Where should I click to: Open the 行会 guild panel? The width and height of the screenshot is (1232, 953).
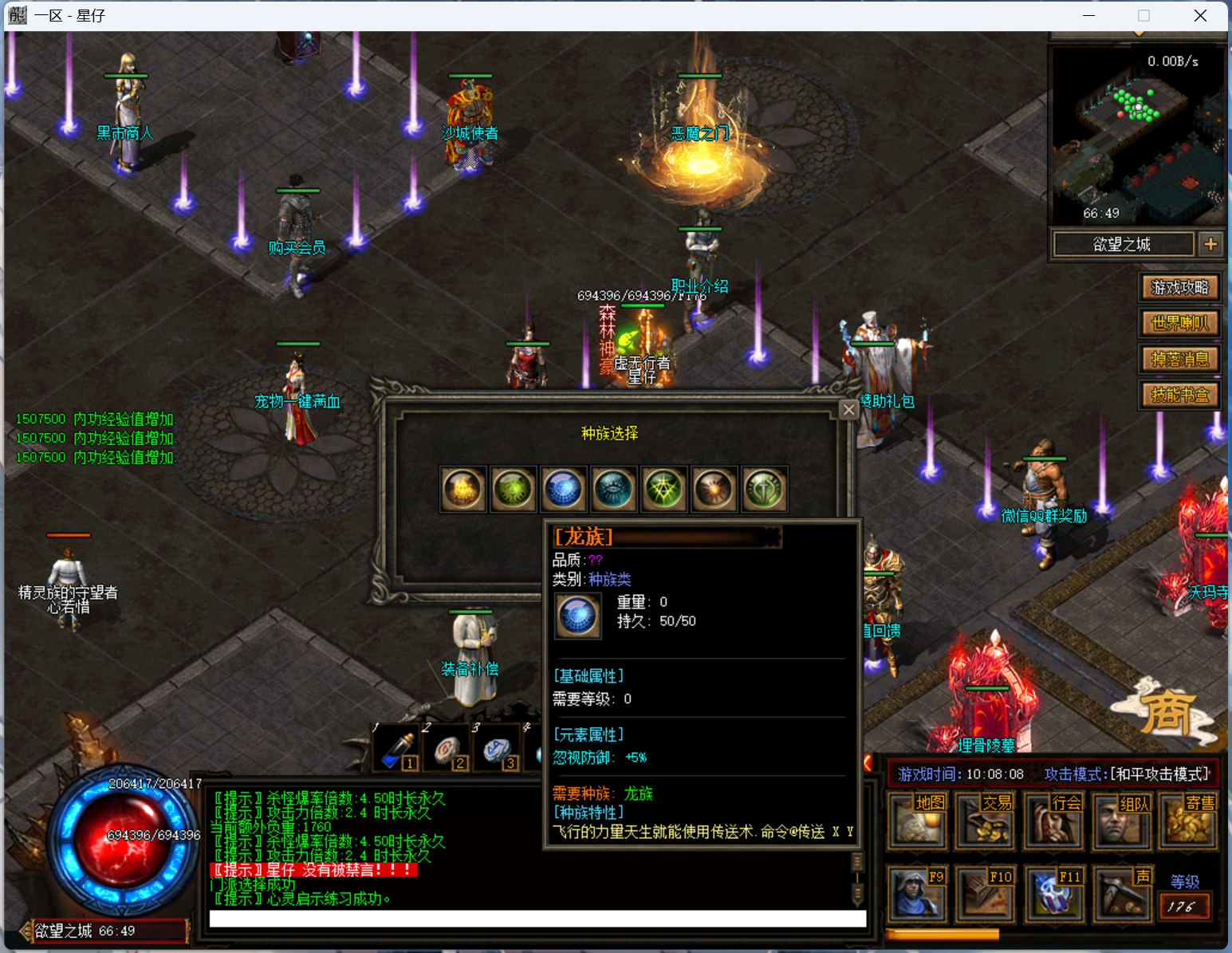point(1054,820)
